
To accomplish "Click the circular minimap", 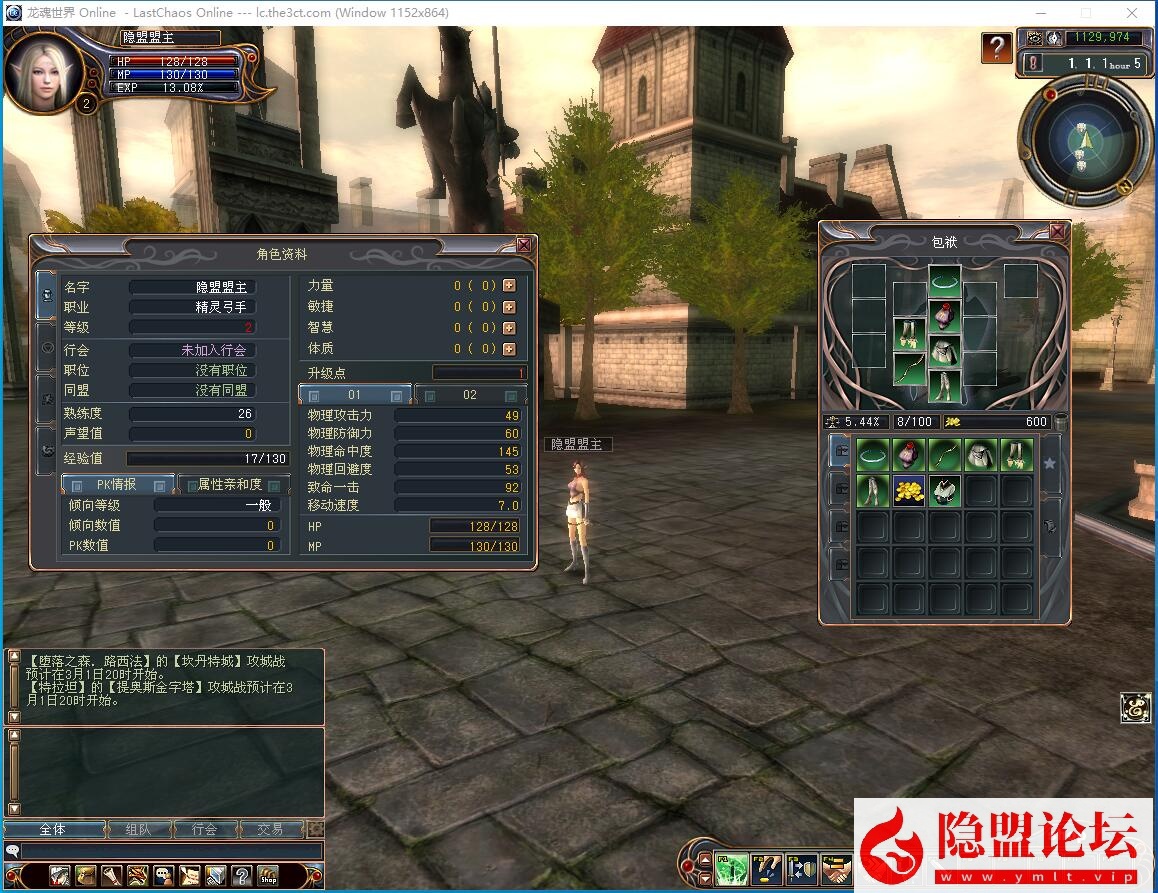I will [1082, 143].
